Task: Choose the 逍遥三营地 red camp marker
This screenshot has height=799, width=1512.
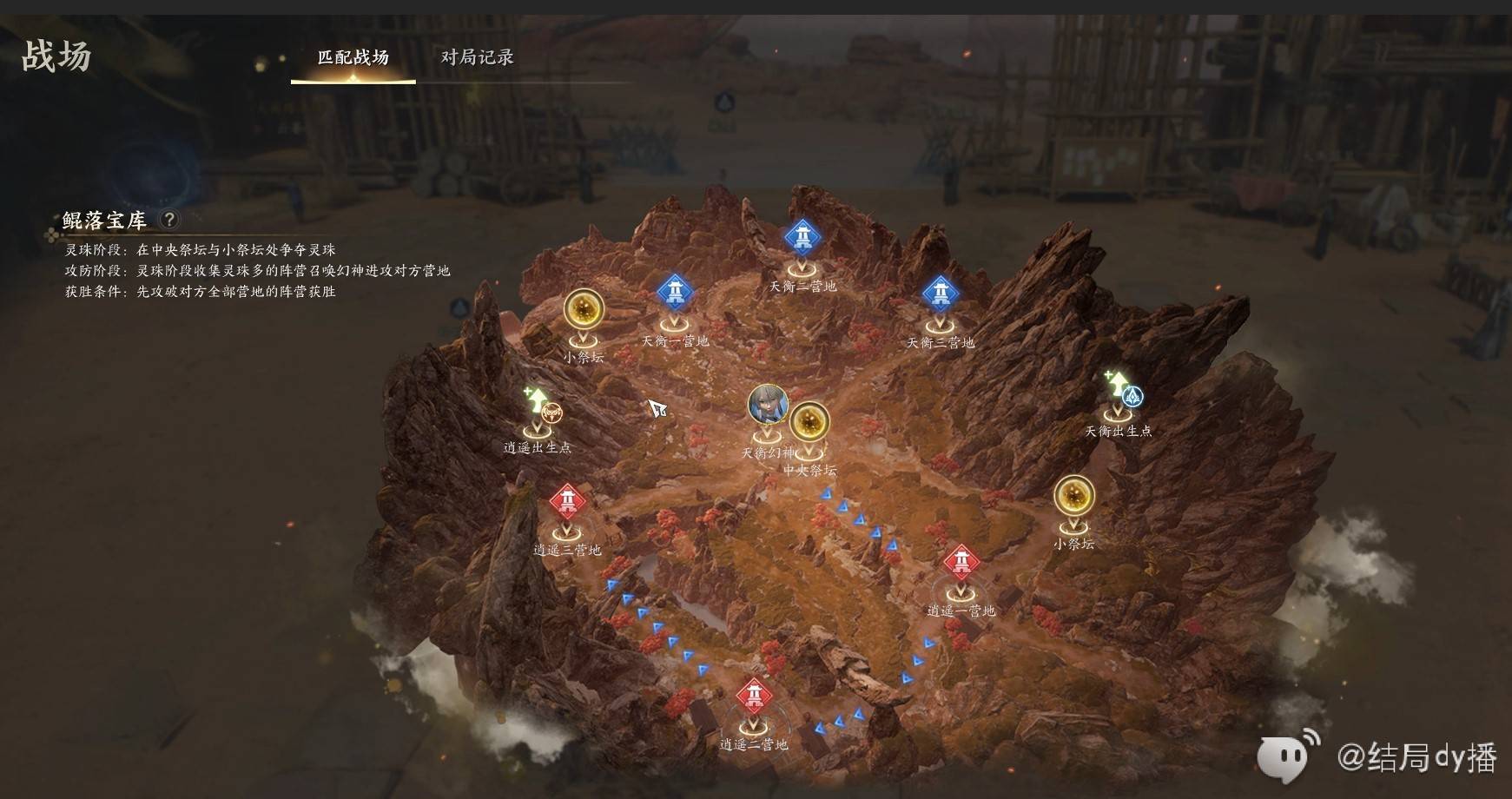Action: [x=567, y=501]
